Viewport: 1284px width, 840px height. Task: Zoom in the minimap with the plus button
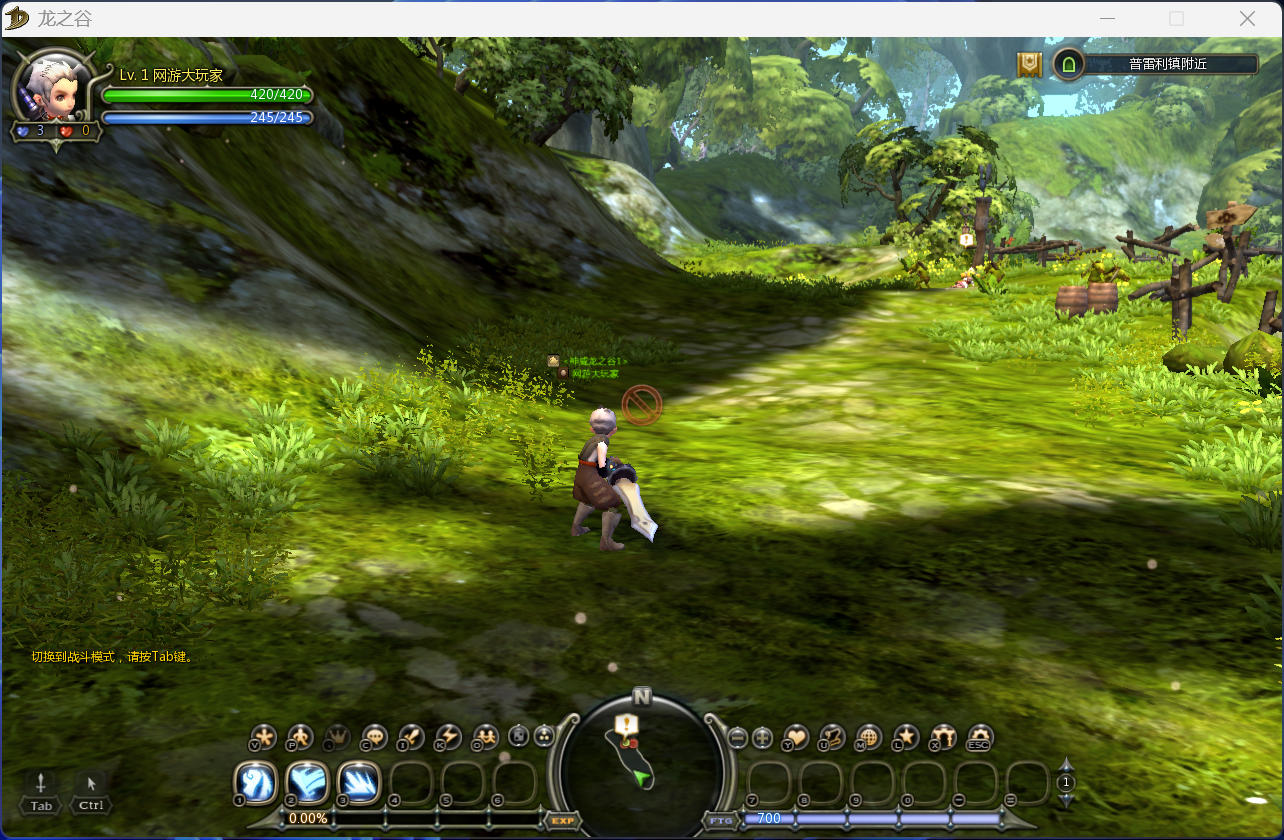(762, 738)
